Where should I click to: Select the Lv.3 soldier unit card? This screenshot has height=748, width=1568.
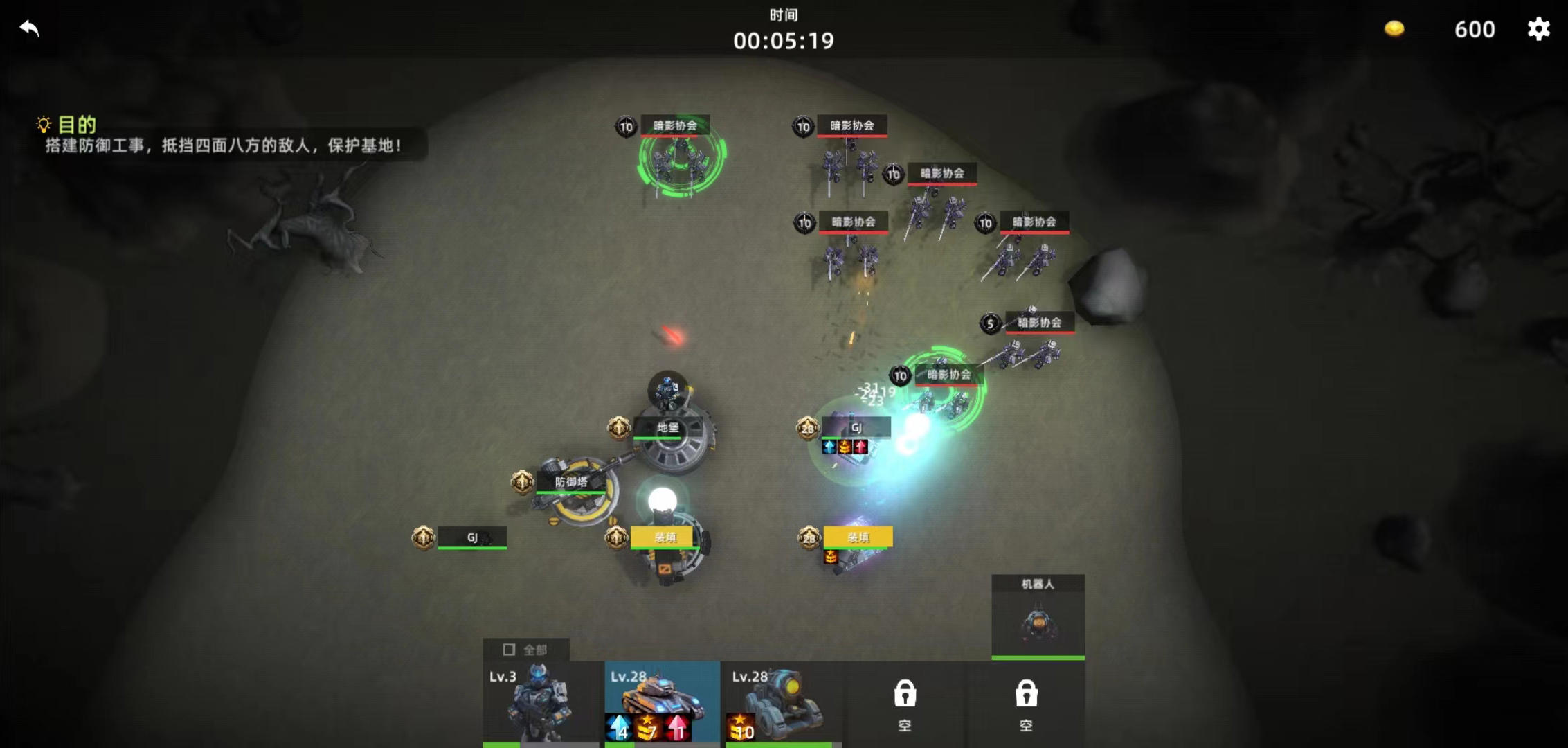(541, 703)
